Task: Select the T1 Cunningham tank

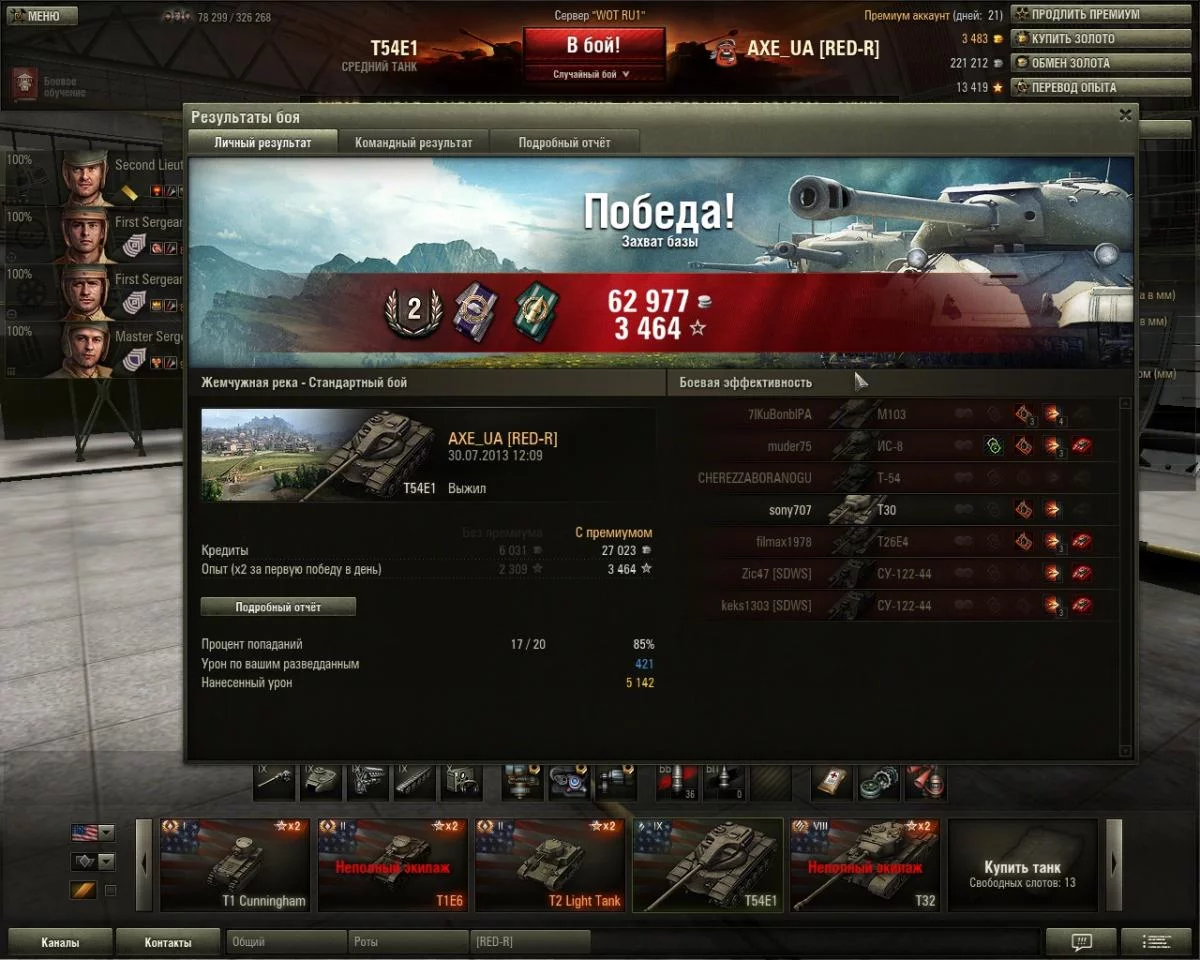Action: (235, 865)
